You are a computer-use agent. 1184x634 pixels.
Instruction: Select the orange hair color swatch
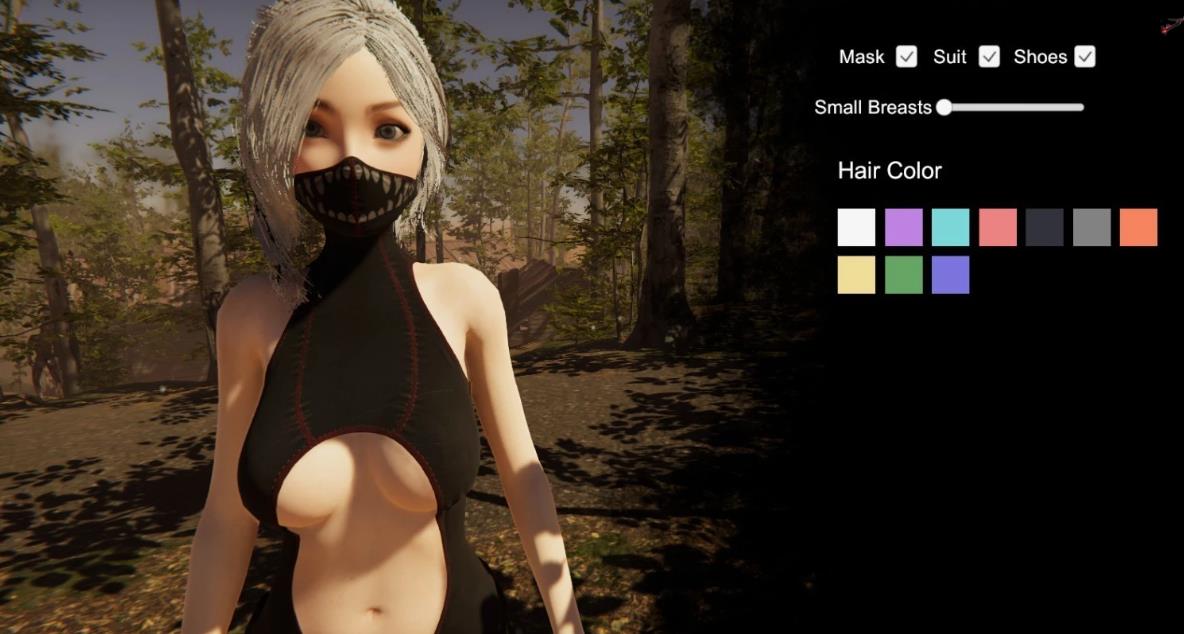coord(1138,227)
